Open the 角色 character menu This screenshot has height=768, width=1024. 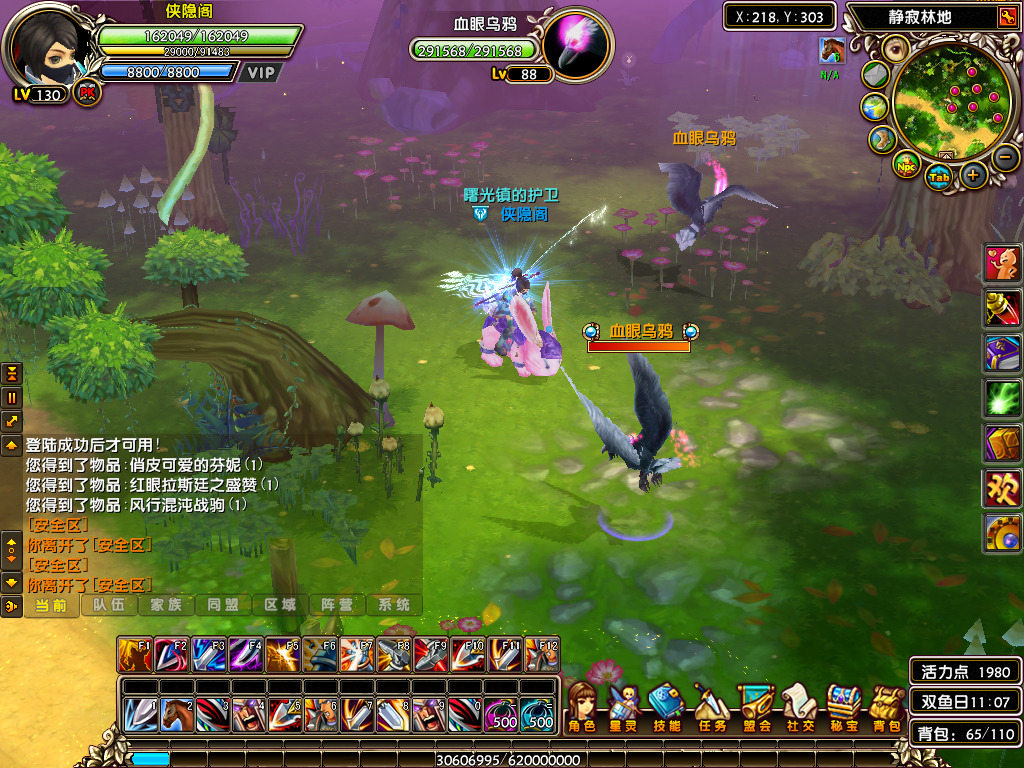582,707
